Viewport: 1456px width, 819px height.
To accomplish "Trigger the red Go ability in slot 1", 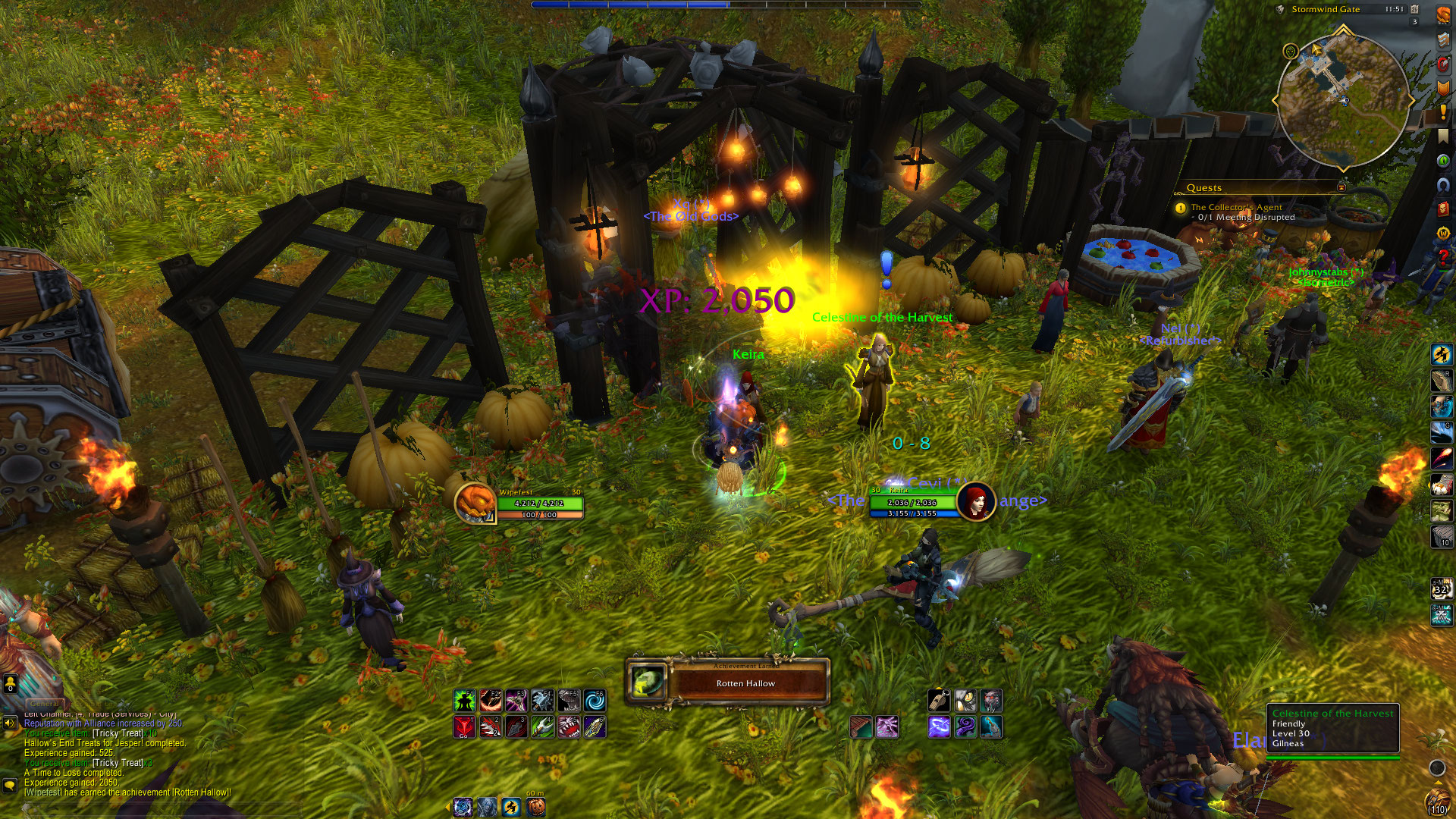I will click(464, 727).
